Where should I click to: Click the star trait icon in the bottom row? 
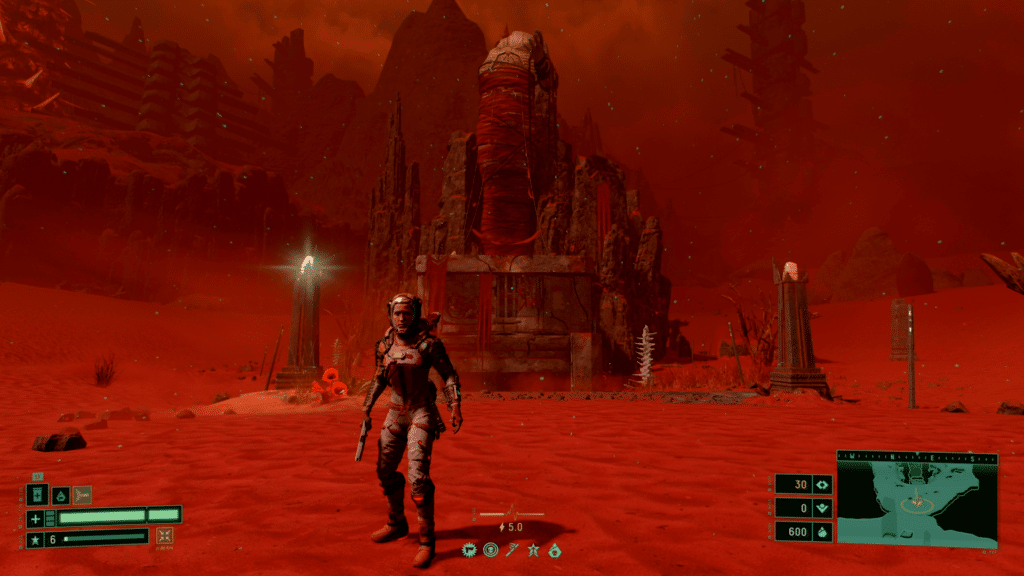[534, 550]
